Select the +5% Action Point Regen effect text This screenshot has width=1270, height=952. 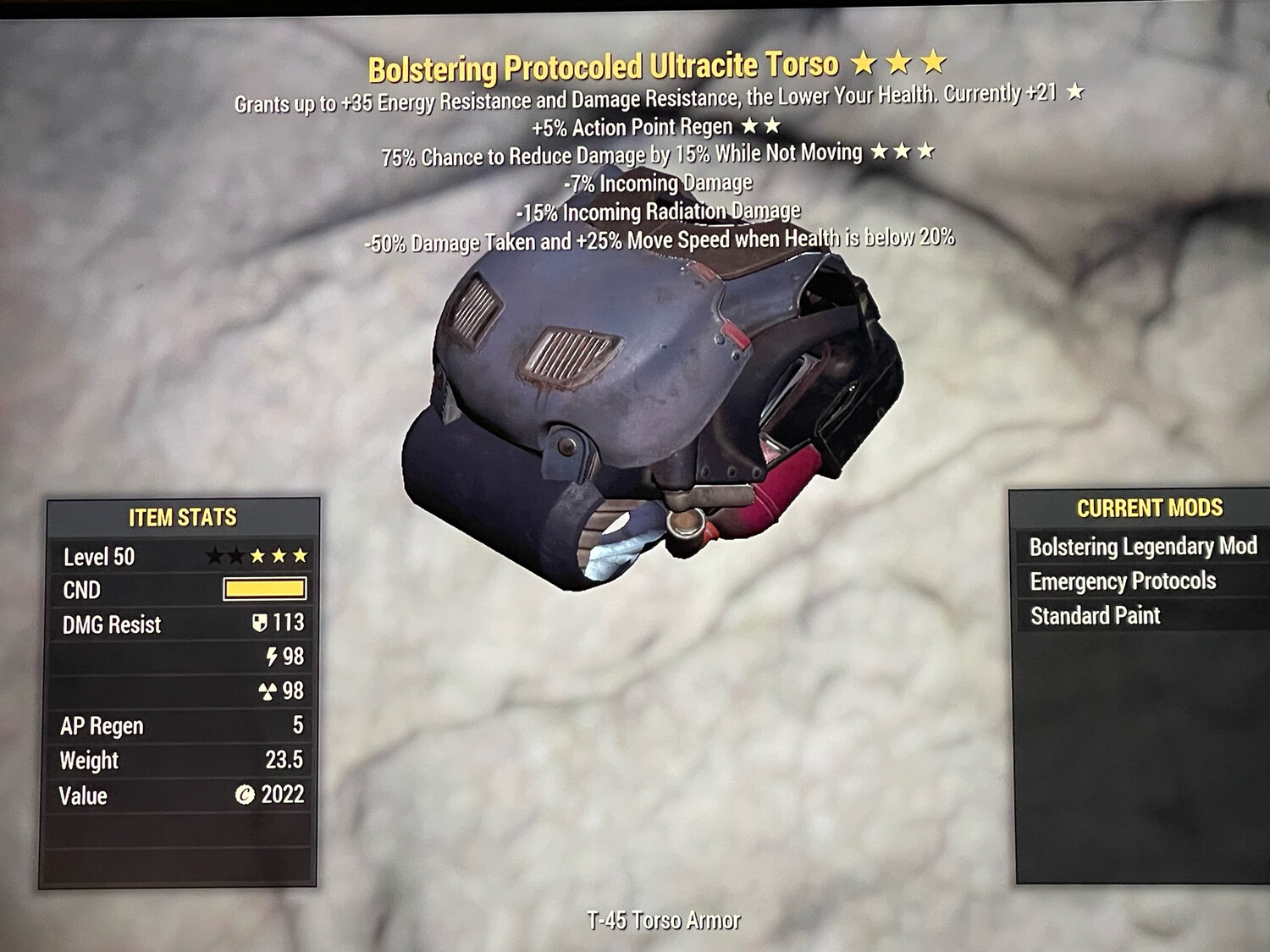pos(631,127)
